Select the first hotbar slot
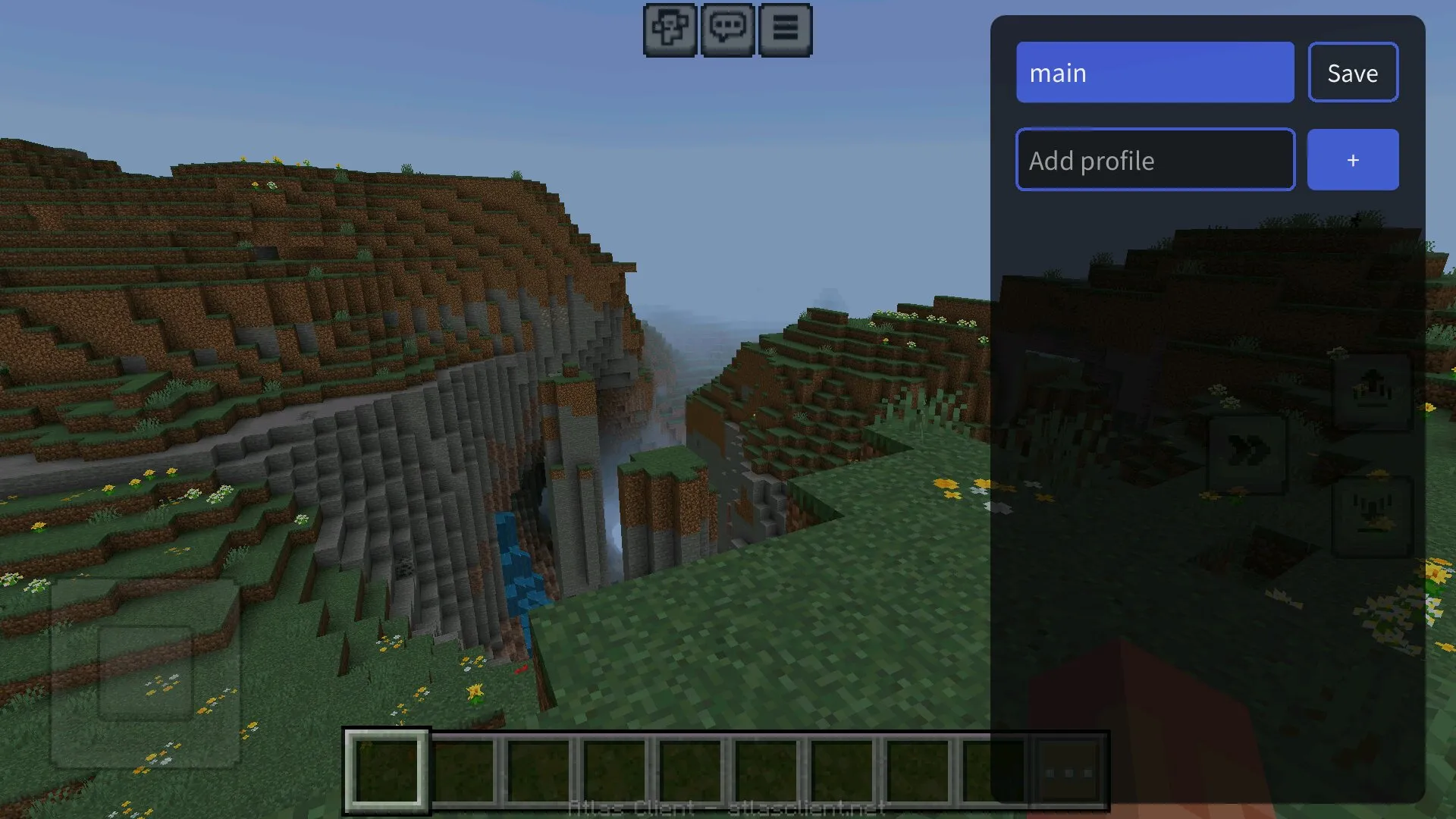 click(387, 770)
